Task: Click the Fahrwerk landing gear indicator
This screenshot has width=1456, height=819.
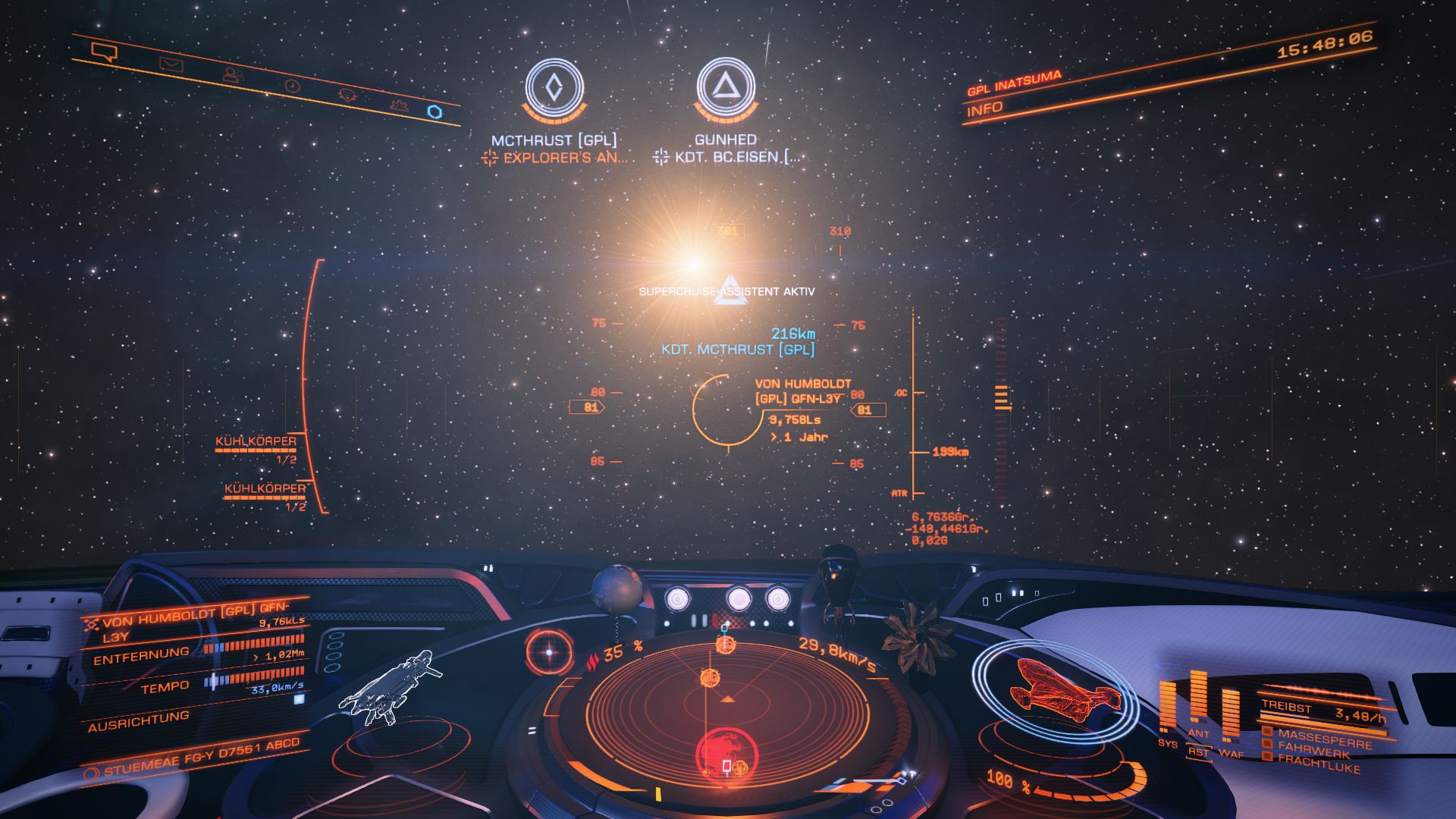Action: click(1313, 752)
